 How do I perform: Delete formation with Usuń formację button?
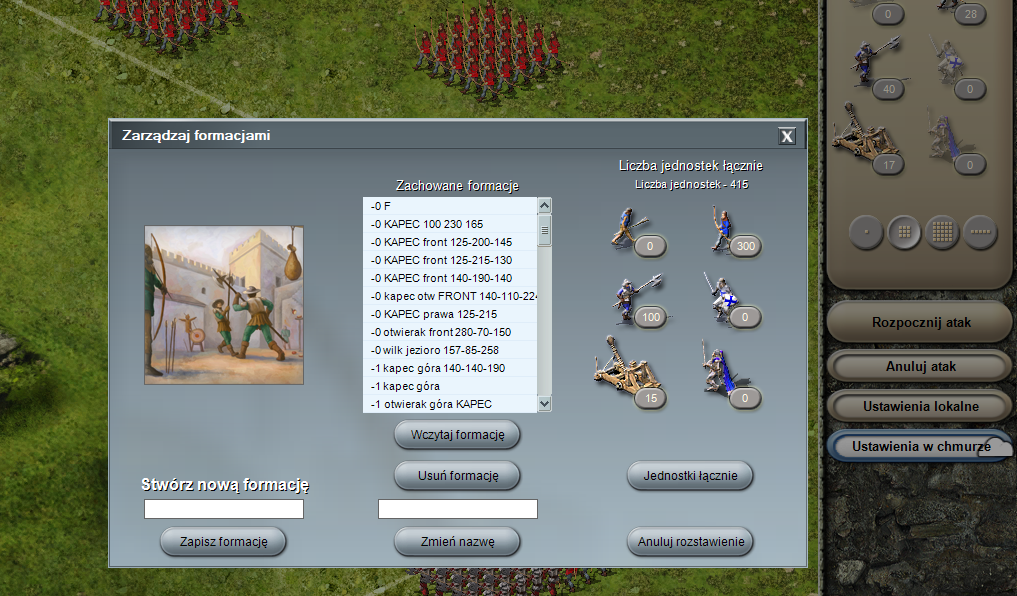click(x=457, y=474)
